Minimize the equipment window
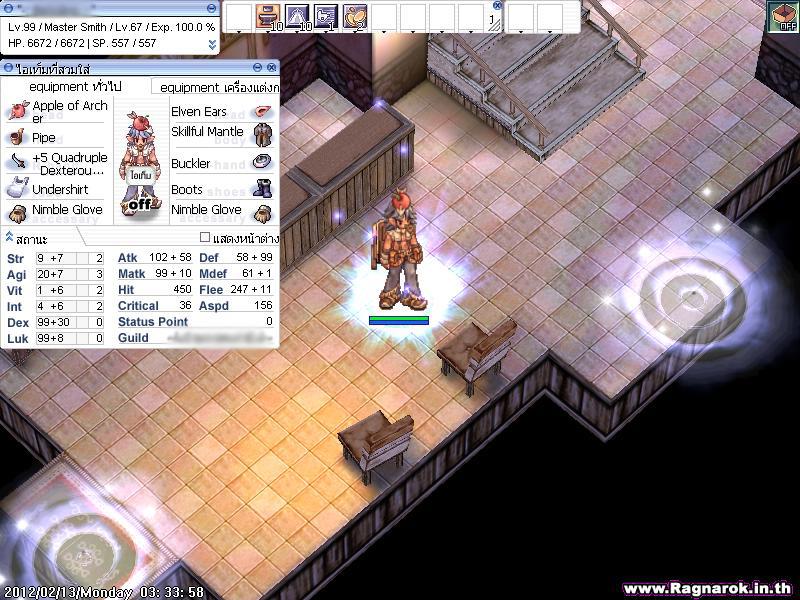Viewport: 800px width, 600px height. click(x=258, y=67)
